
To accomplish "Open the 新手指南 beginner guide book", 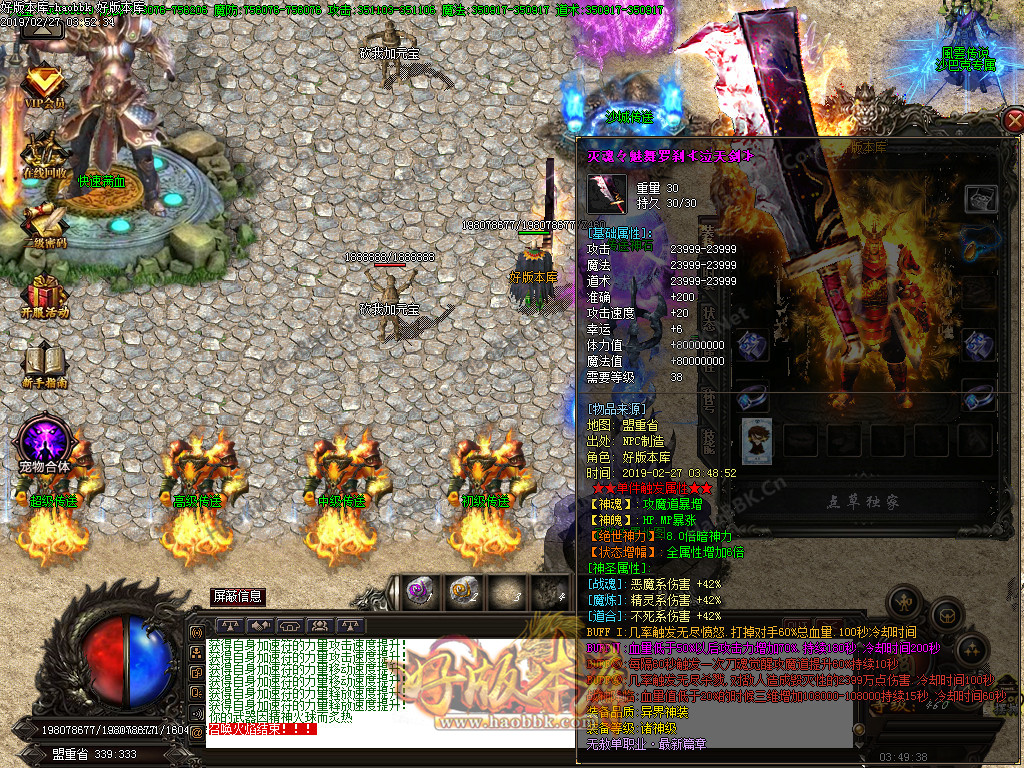I will pos(44,363).
